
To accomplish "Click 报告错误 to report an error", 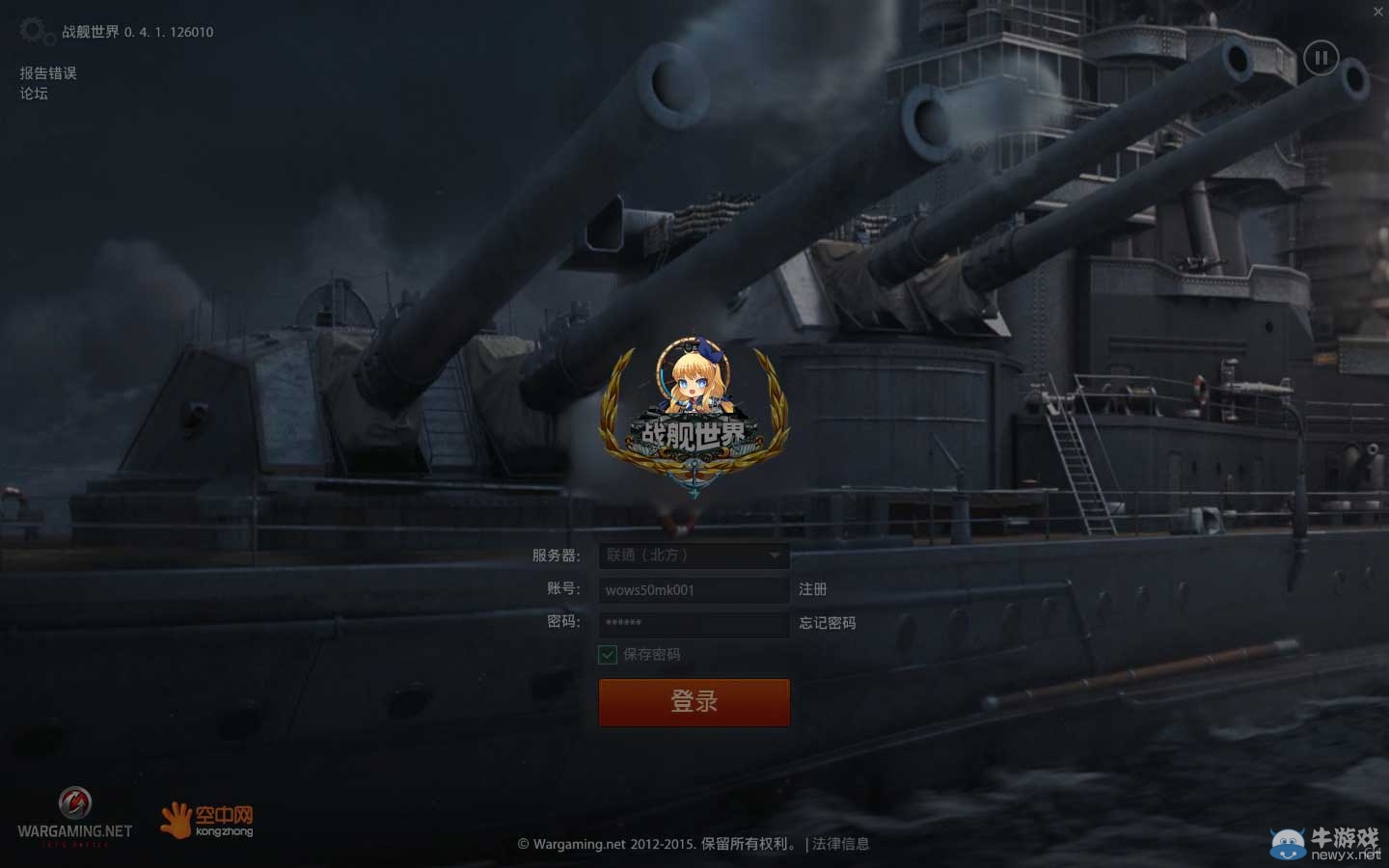I will tap(46, 72).
